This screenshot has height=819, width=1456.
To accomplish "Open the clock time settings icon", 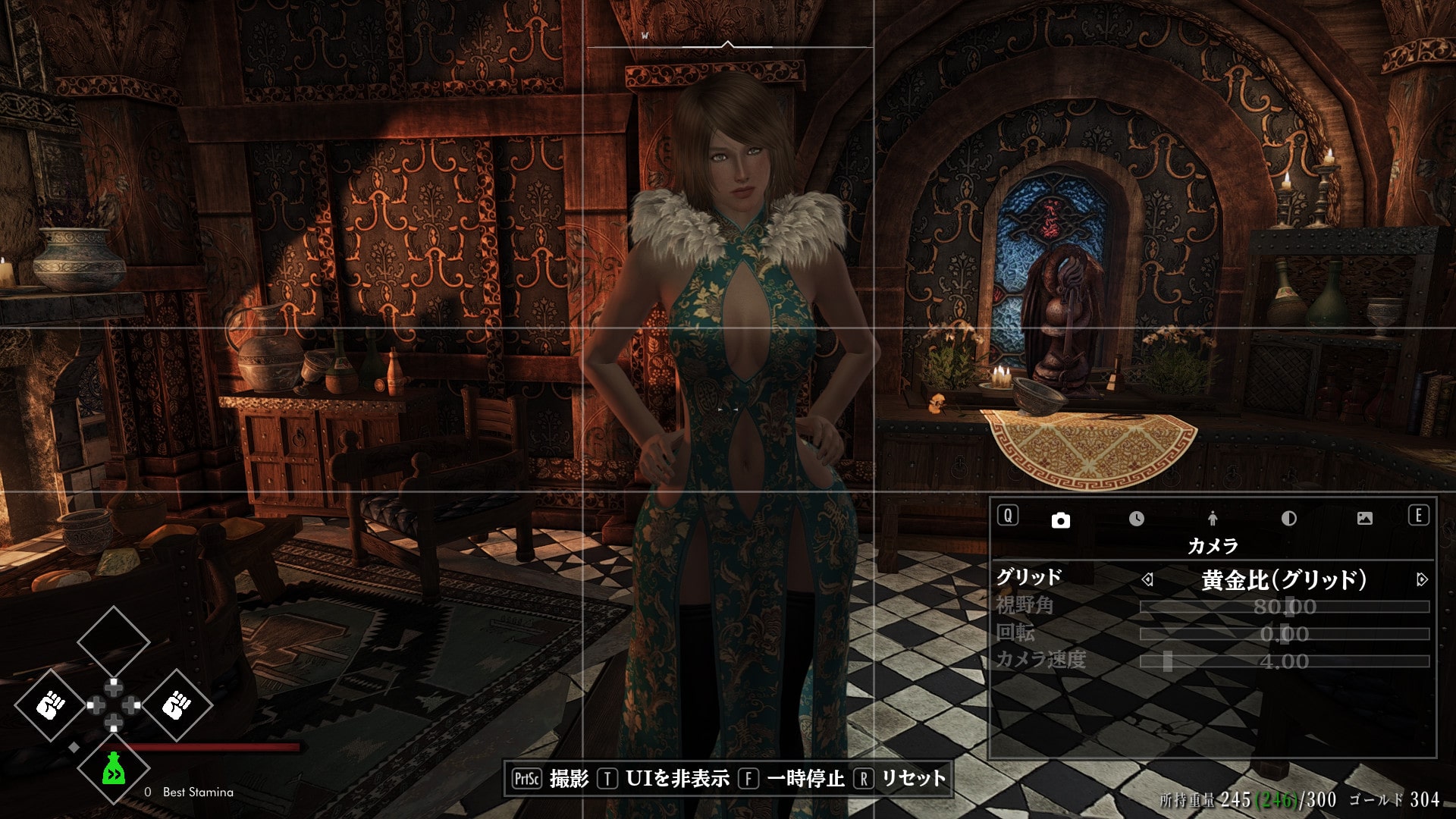I will [x=1134, y=518].
